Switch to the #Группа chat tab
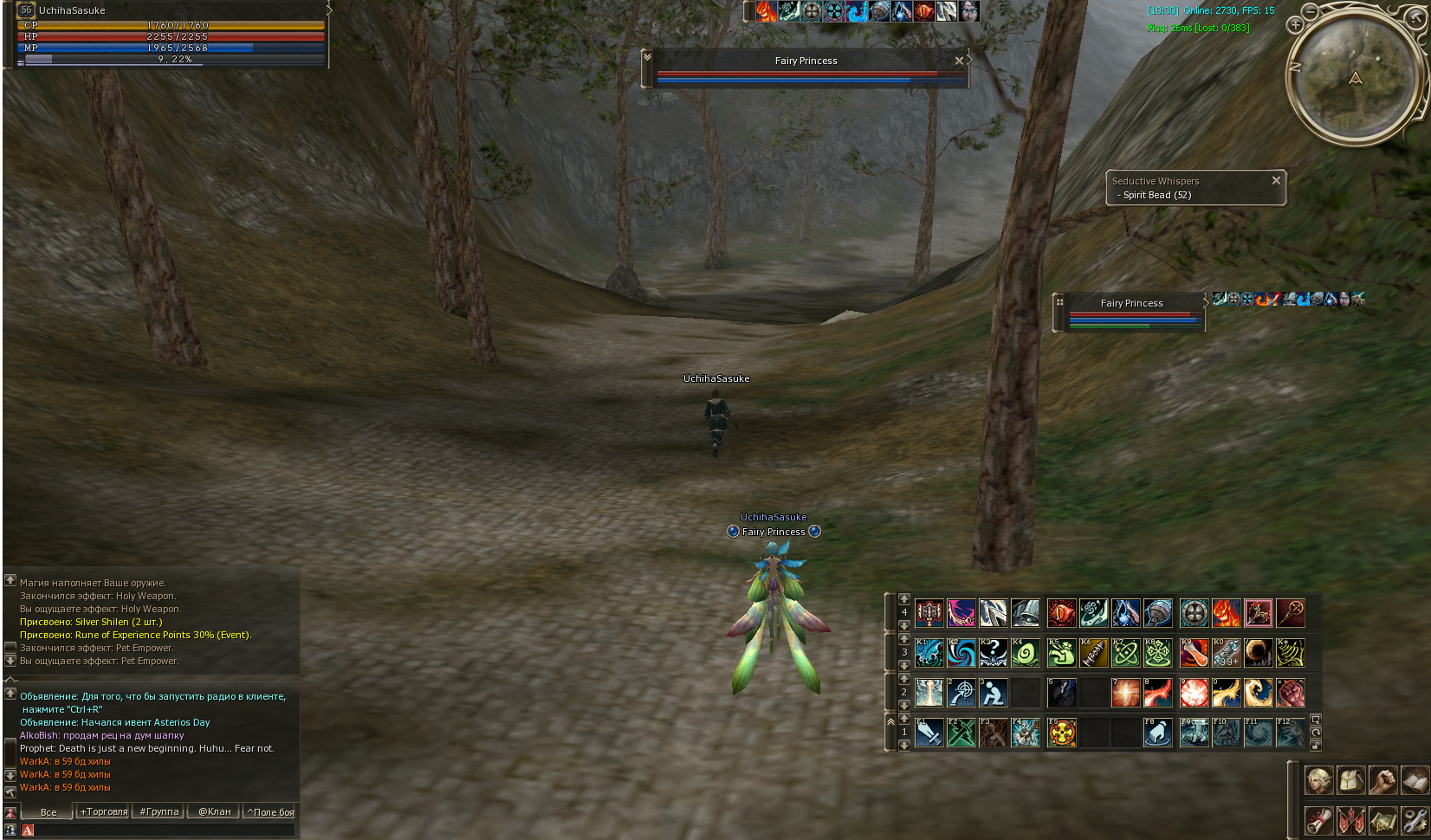Screen dimensions: 1431x840 (159, 811)
